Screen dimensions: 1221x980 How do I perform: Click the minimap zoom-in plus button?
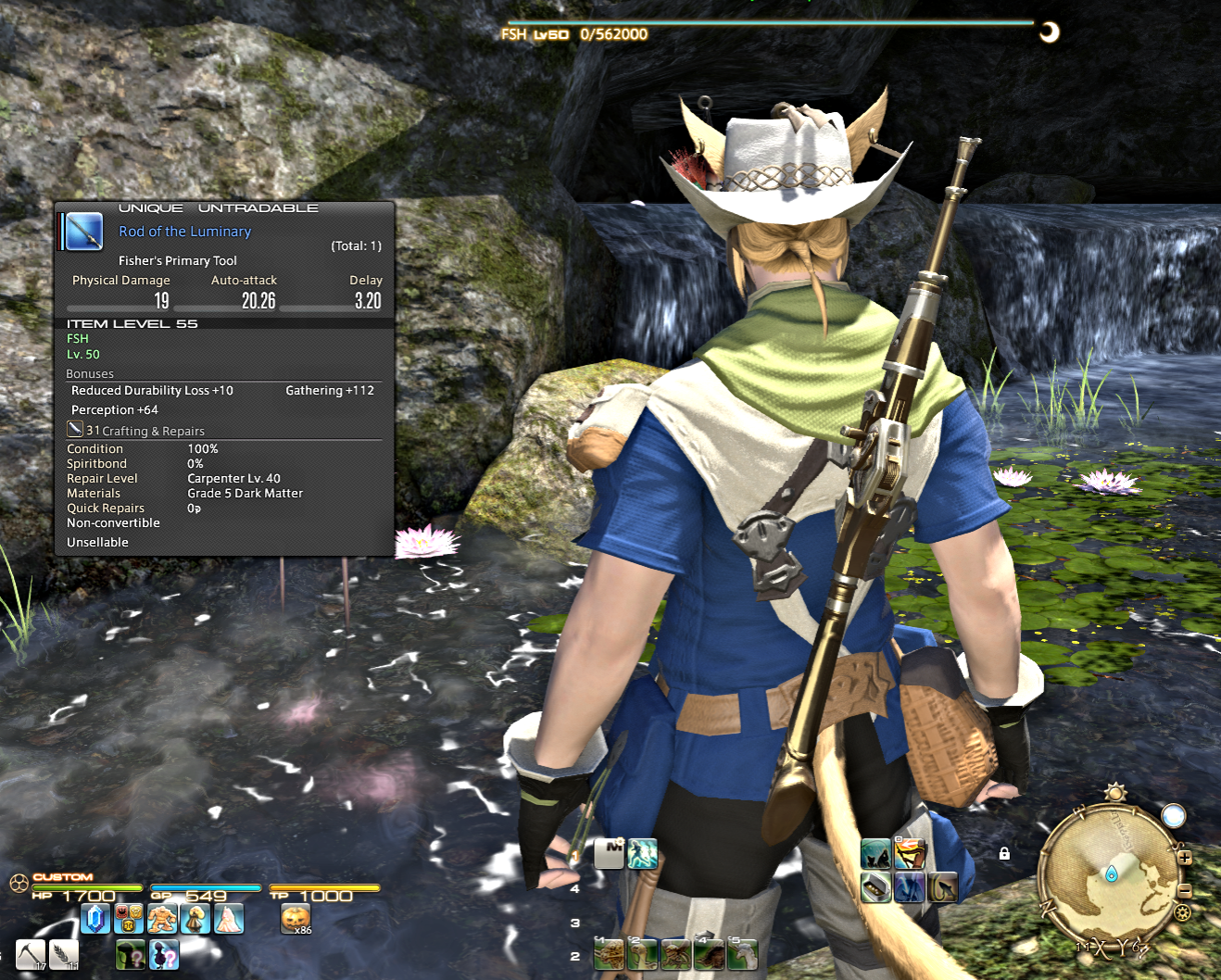[1184, 858]
